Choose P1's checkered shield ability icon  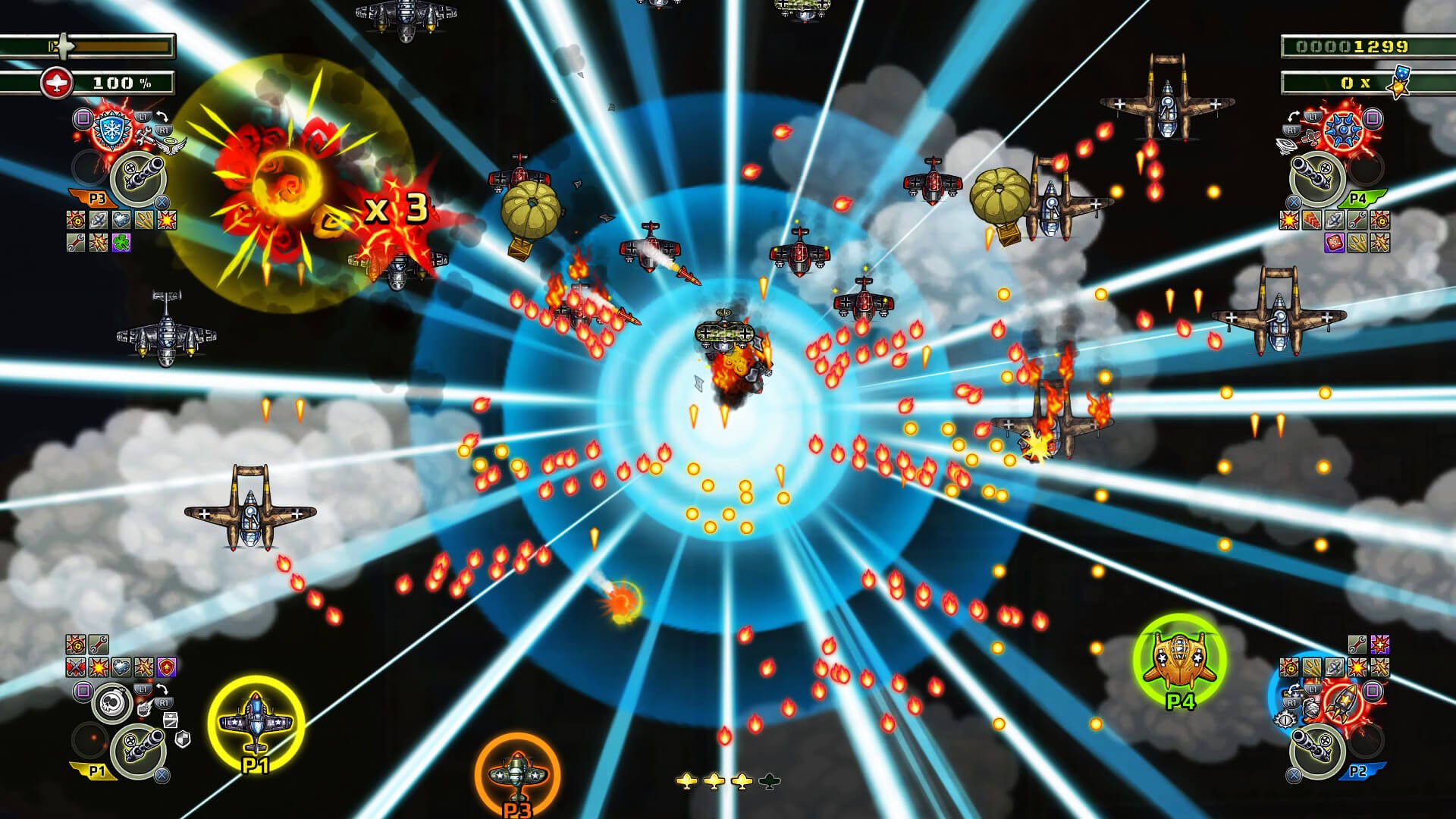point(183,739)
